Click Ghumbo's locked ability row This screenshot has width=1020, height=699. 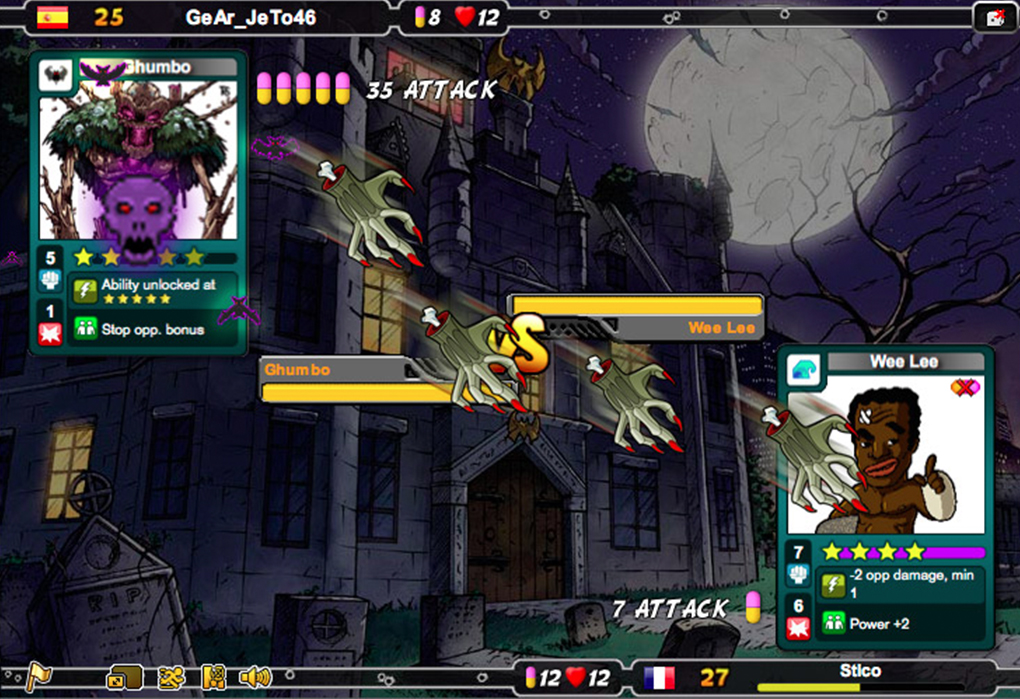pos(153,290)
